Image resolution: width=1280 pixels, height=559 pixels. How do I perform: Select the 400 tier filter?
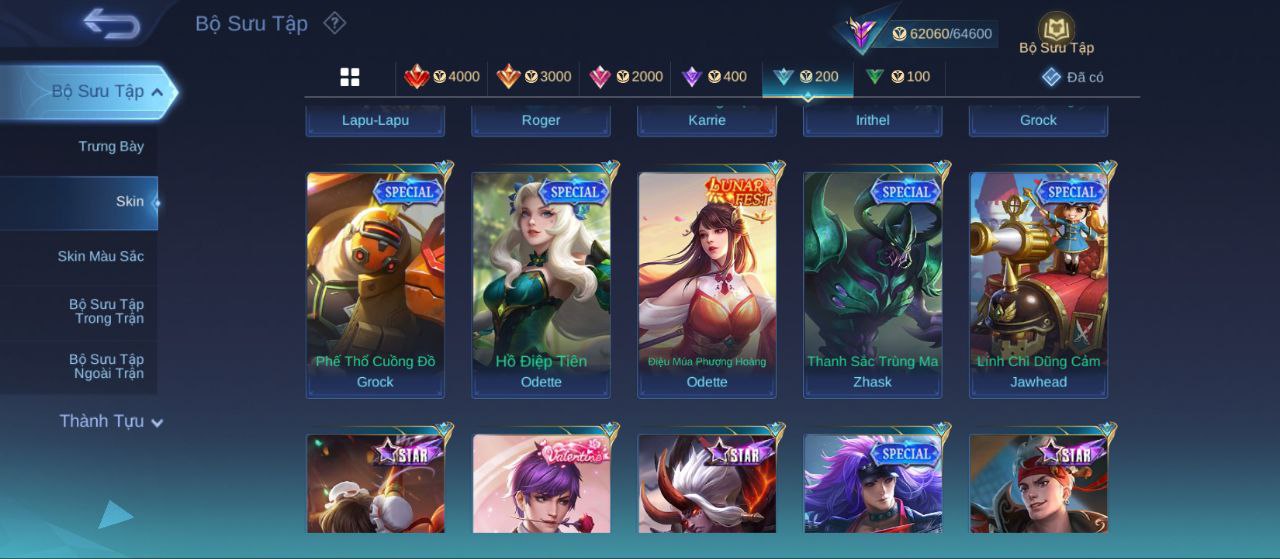pos(714,77)
